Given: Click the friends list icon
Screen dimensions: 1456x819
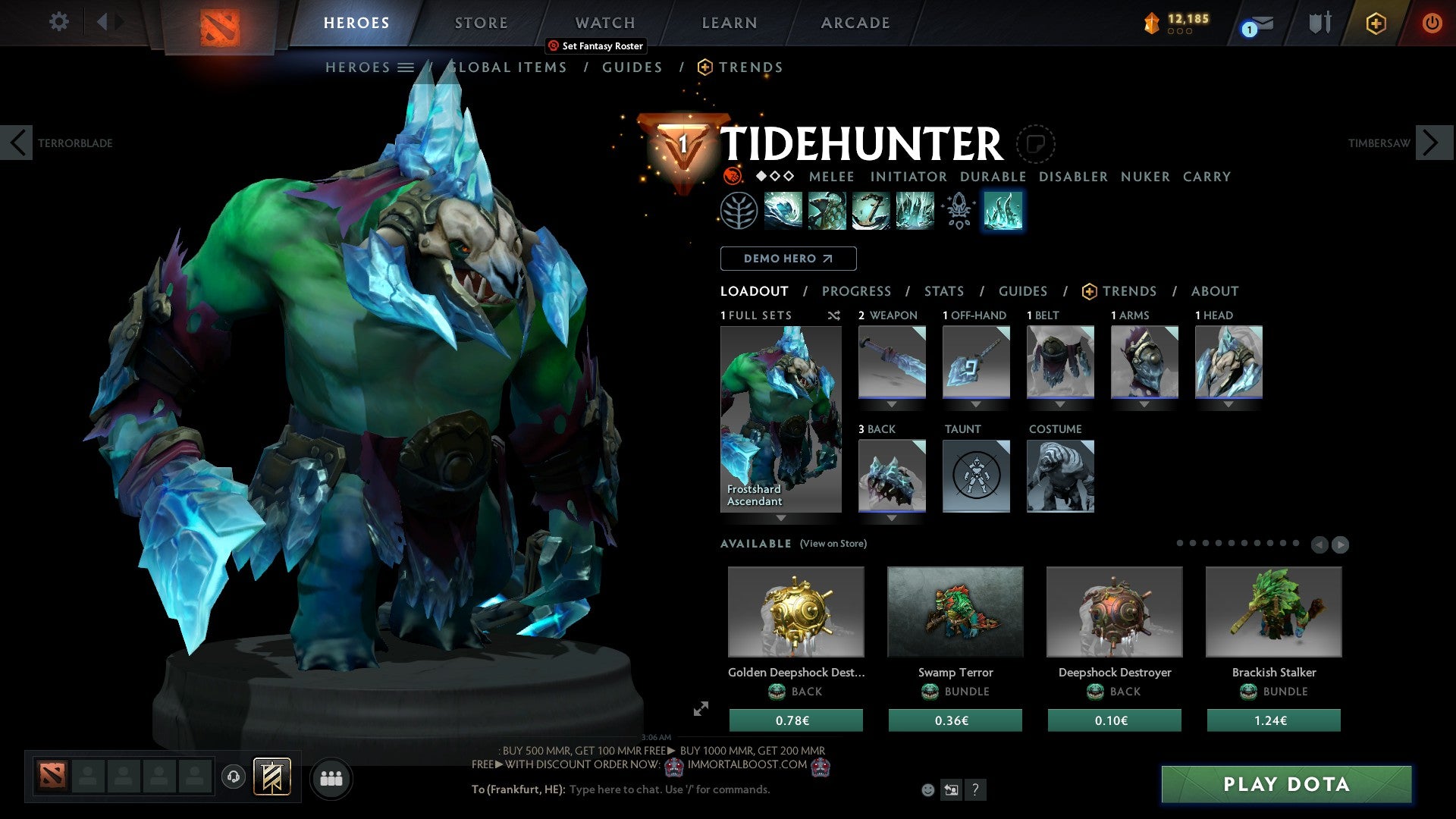Looking at the screenshot, I should tap(331, 777).
